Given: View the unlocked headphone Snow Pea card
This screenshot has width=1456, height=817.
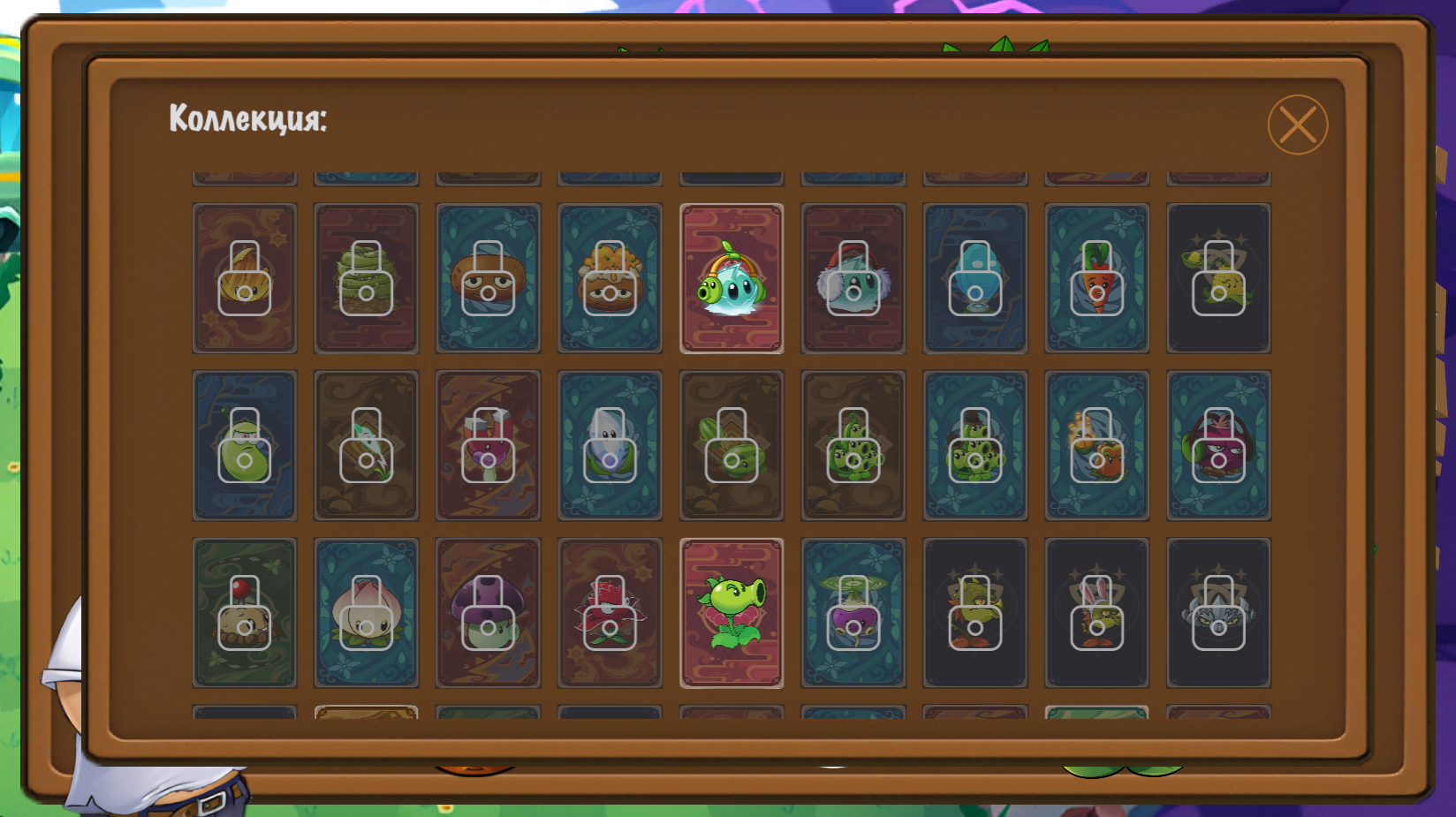Looking at the screenshot, I should click(x=732, y=278).
